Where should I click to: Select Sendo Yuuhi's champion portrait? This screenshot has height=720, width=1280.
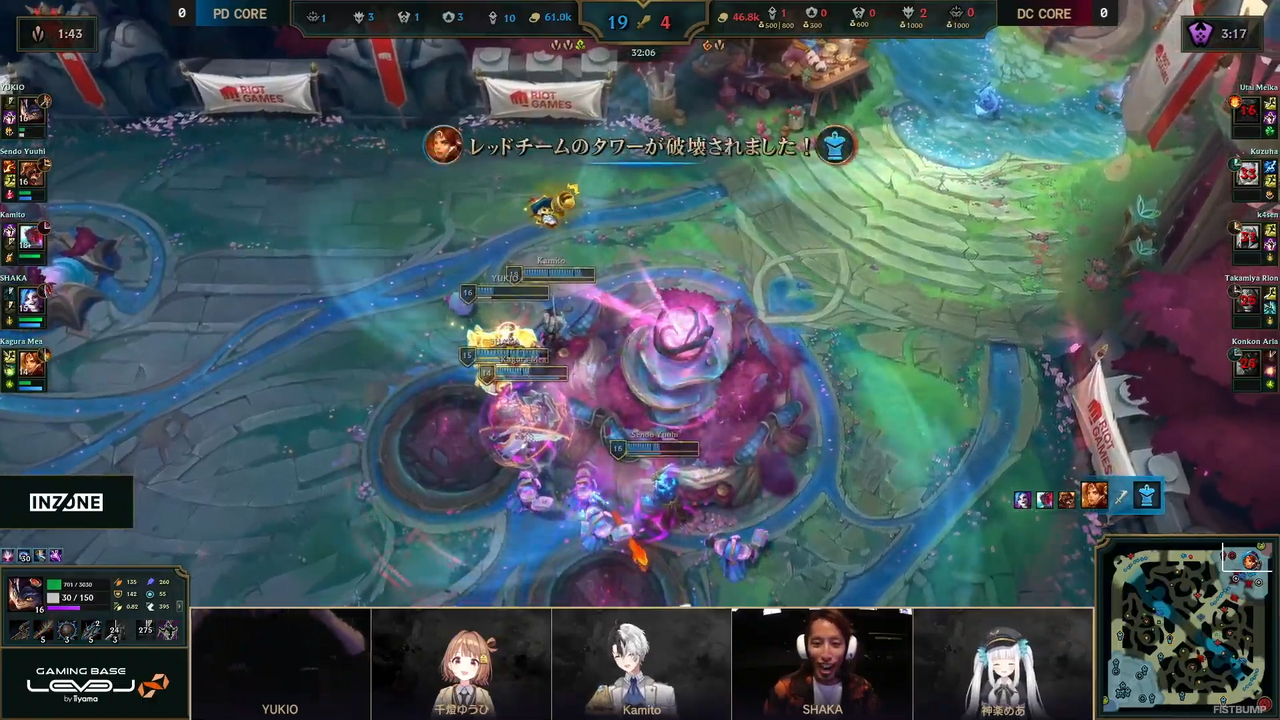[x=31, y=173]
